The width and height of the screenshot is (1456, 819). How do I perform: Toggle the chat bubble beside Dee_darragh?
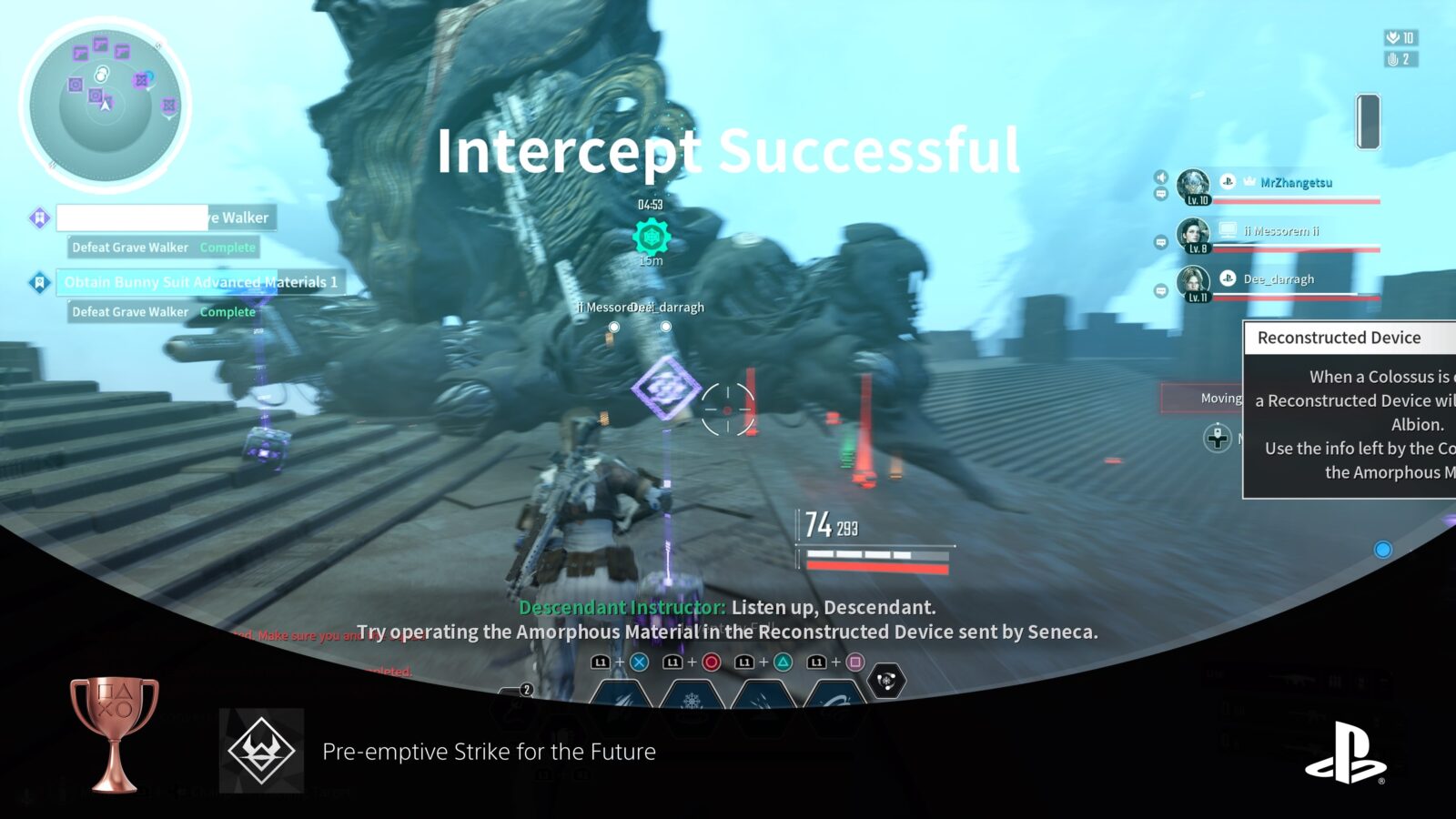[x=1160, y=290]
